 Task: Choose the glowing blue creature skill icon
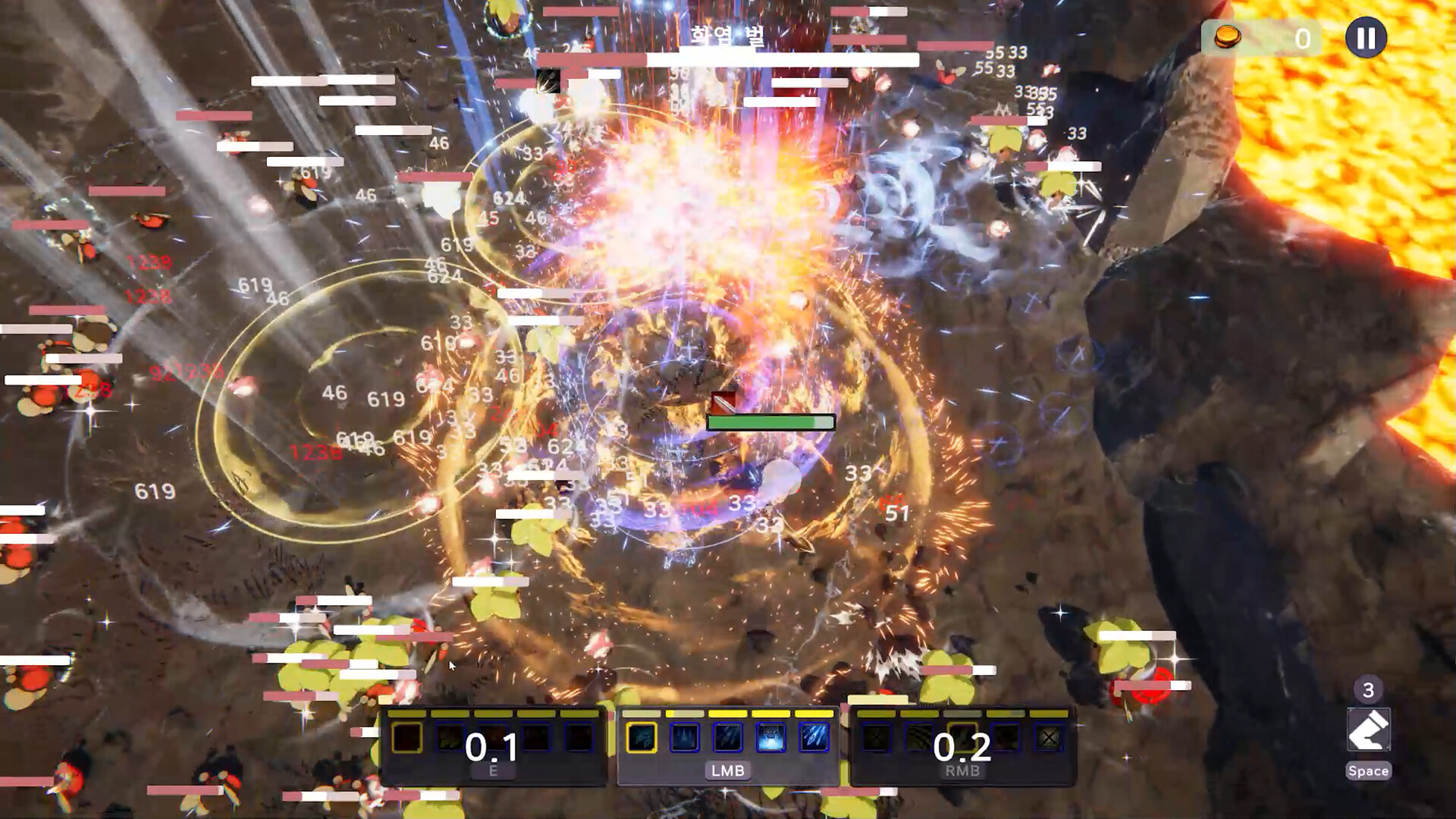(x=770, y=738)
